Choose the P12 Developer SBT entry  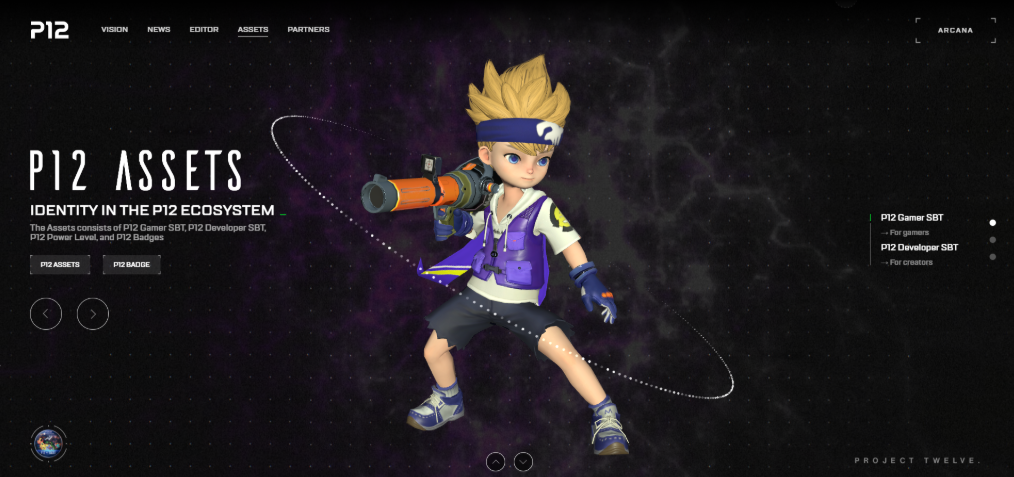[x=919, y=247]
